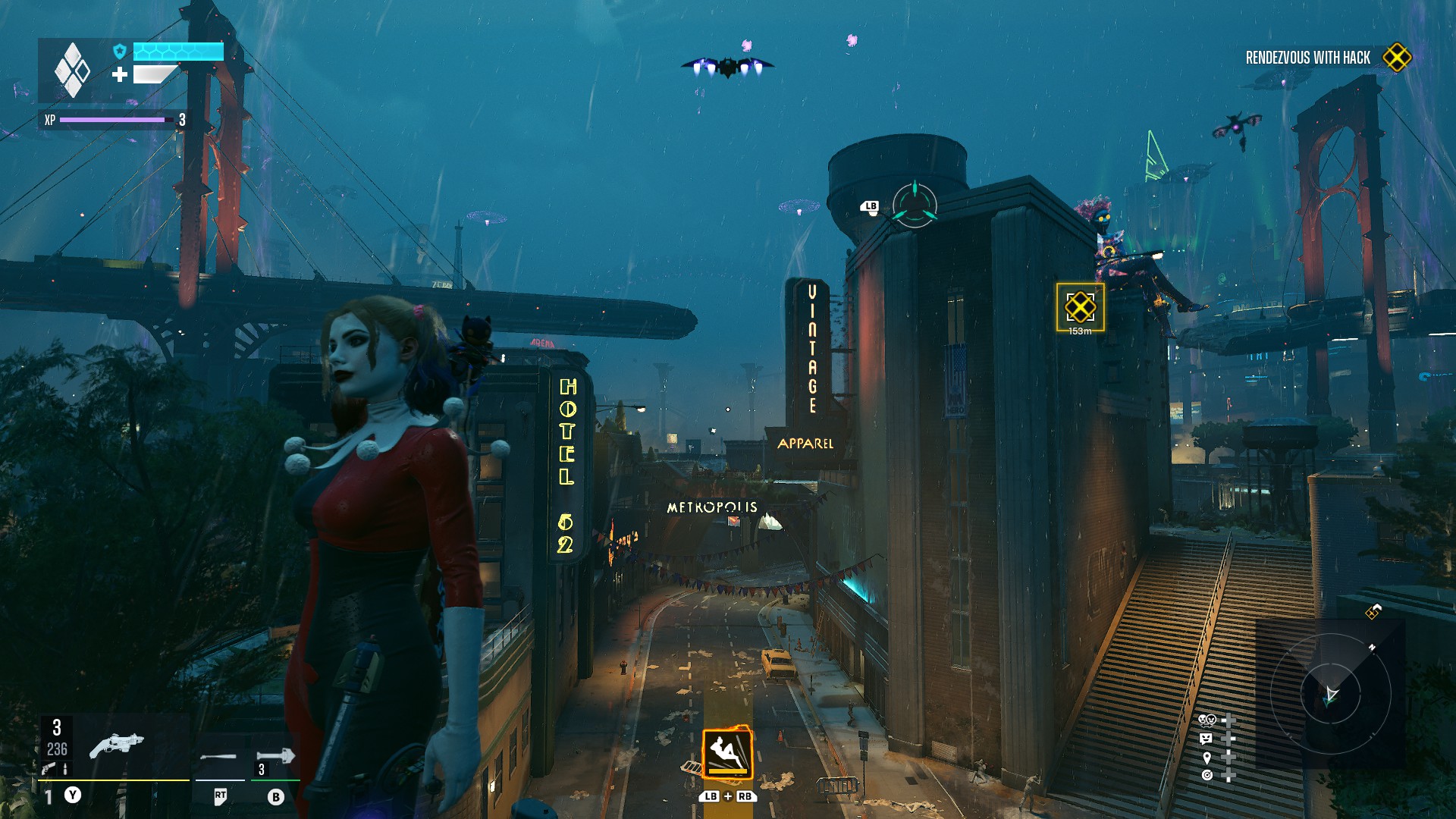1456x819 pixels.
Task: Click the yellow objective waypoint marker showing 153m
Action: 1080,307
